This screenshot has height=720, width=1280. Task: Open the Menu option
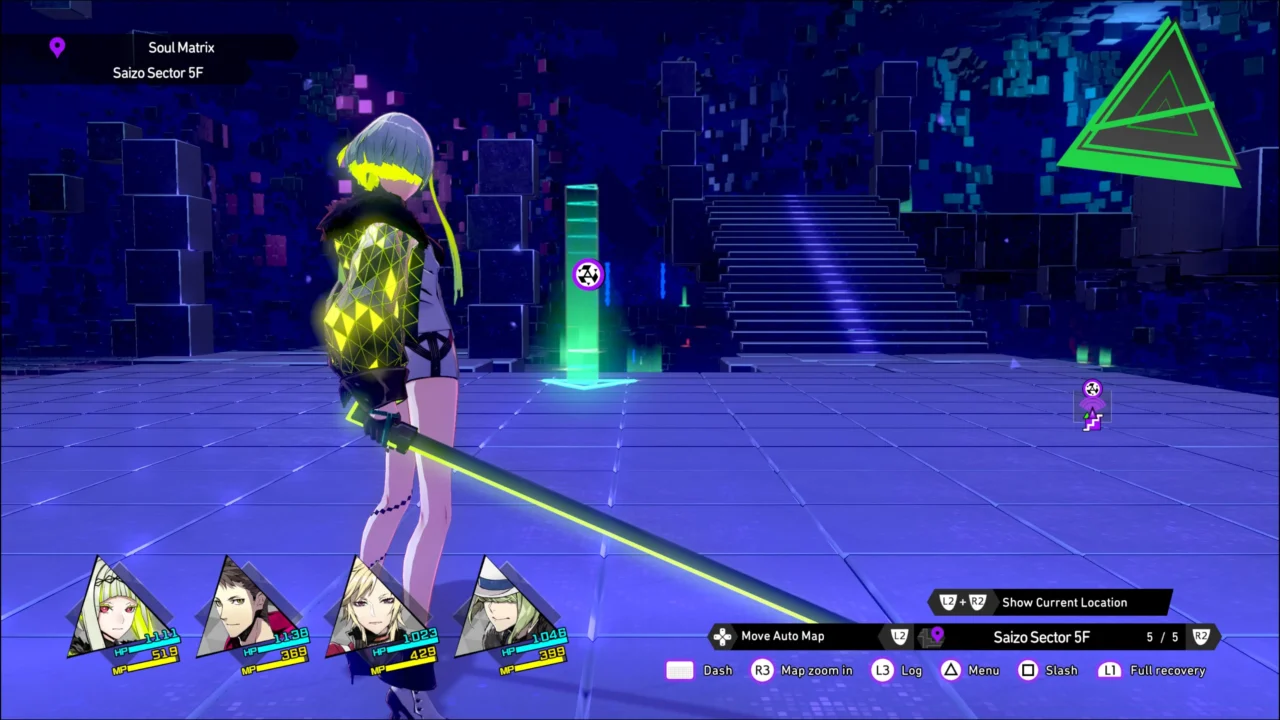(x=983, y=670)
